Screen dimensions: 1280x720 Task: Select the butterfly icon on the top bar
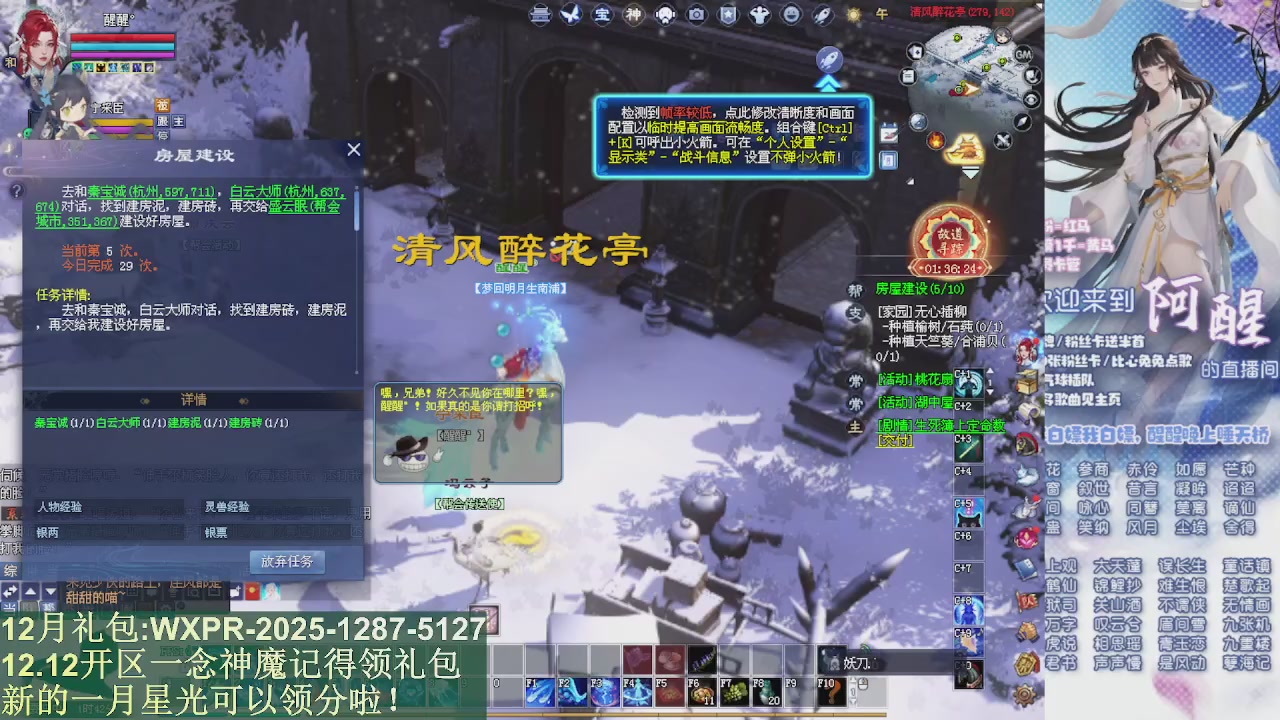pos(571,15)
